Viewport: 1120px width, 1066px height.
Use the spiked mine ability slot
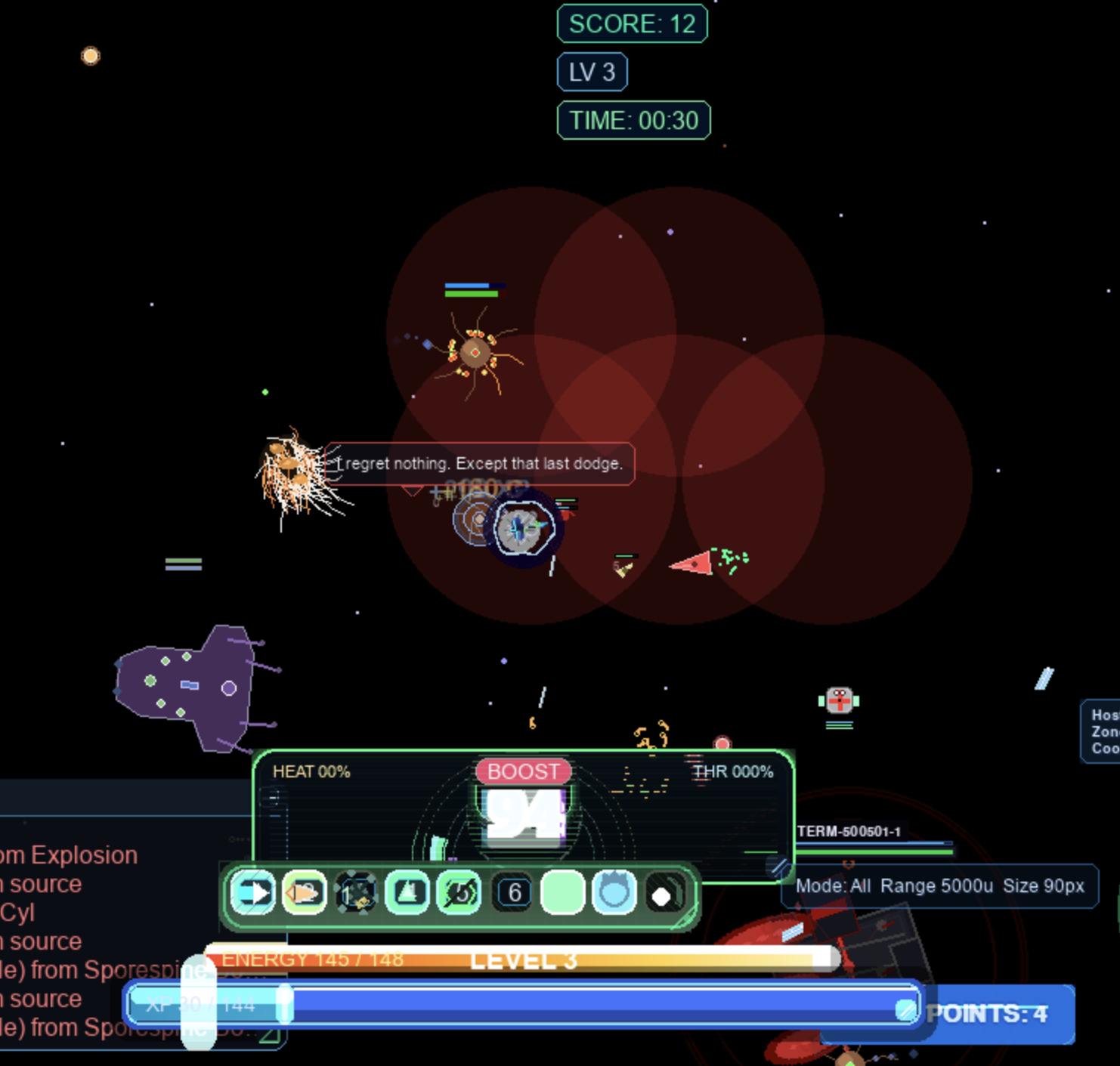click(x=356, y=893)
